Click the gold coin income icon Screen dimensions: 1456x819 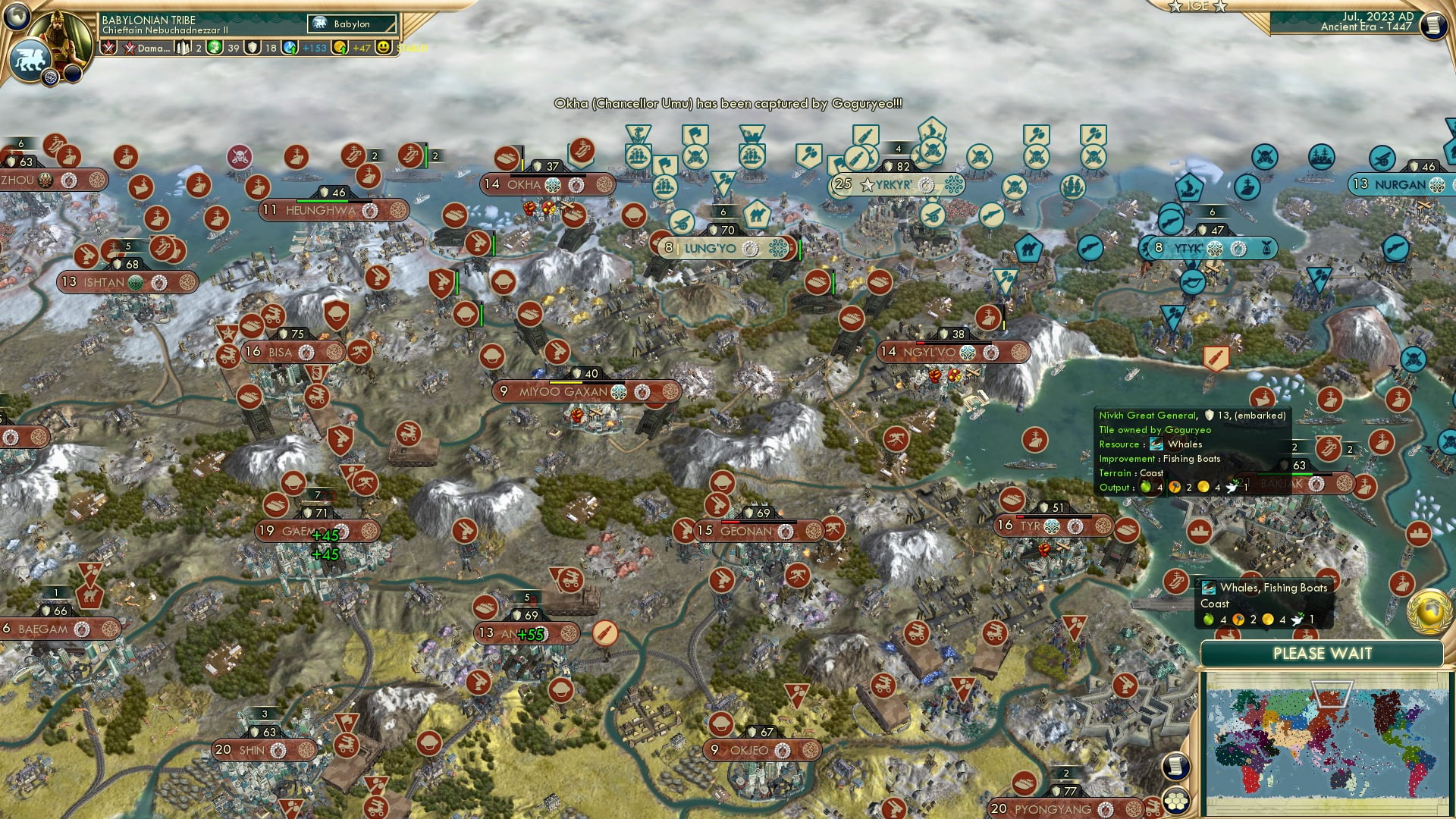click(x=340, y=48)
